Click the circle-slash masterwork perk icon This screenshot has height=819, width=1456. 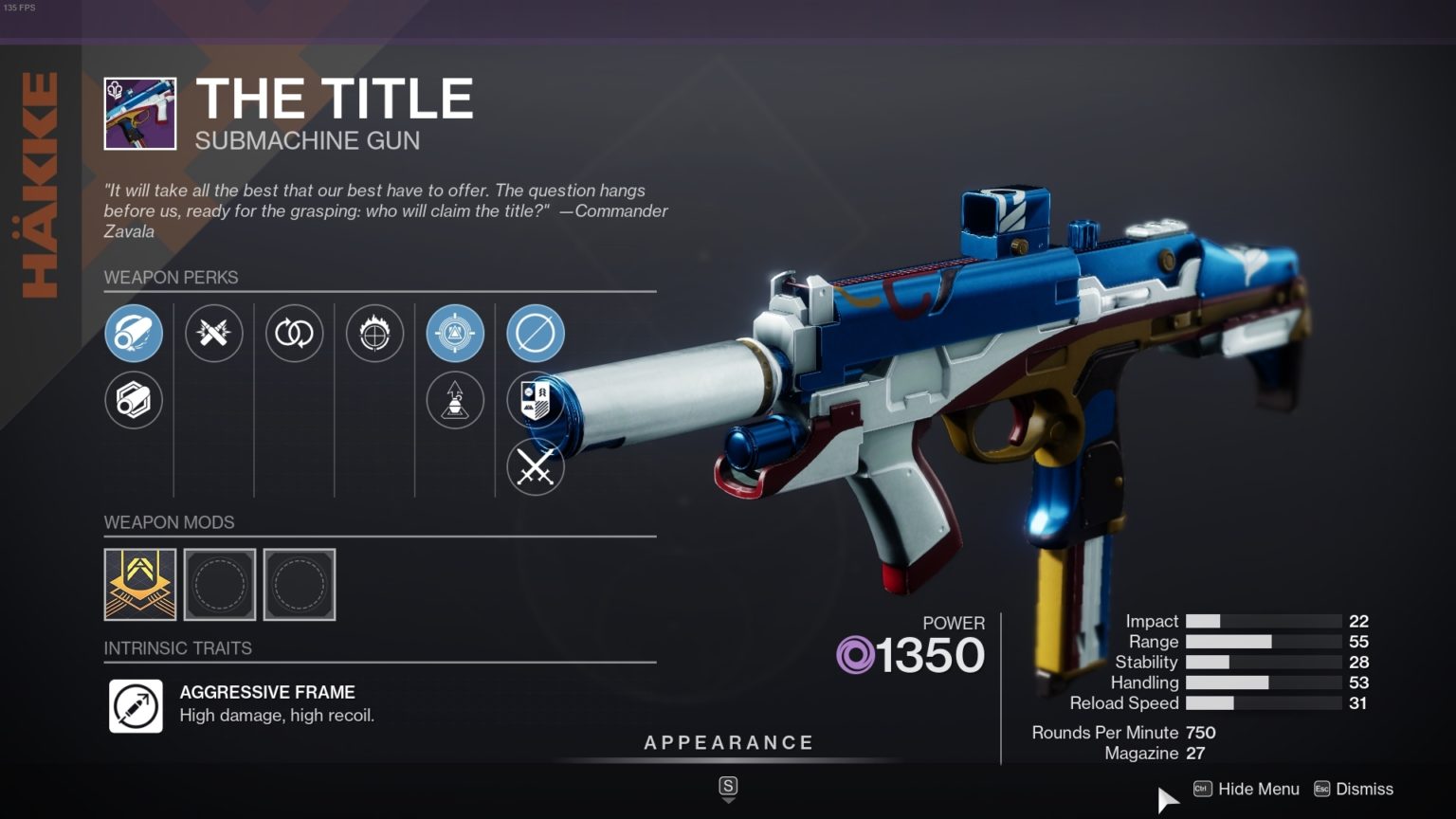pos(536,334)
